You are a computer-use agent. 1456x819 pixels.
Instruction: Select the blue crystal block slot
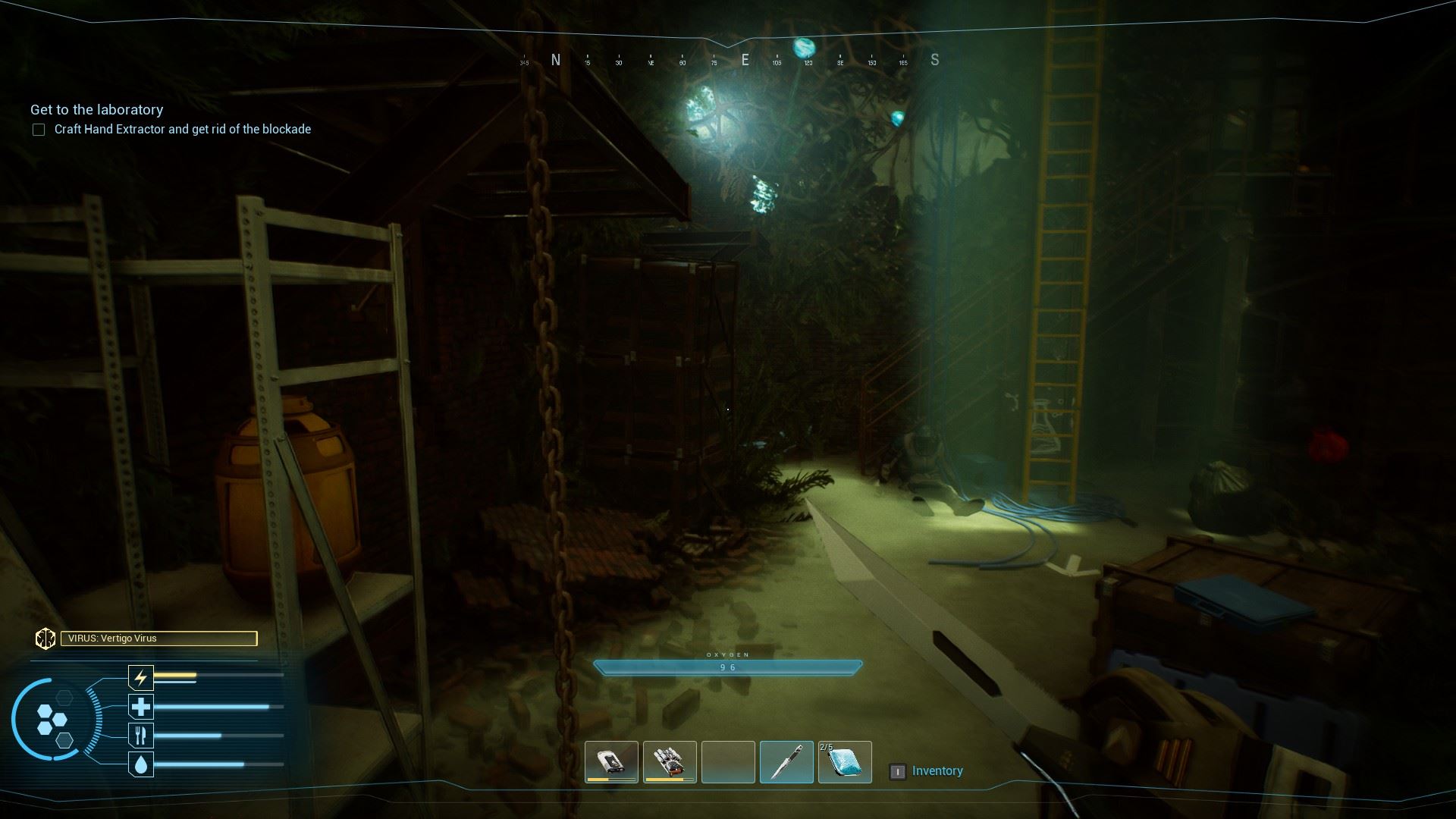point(845,761)
